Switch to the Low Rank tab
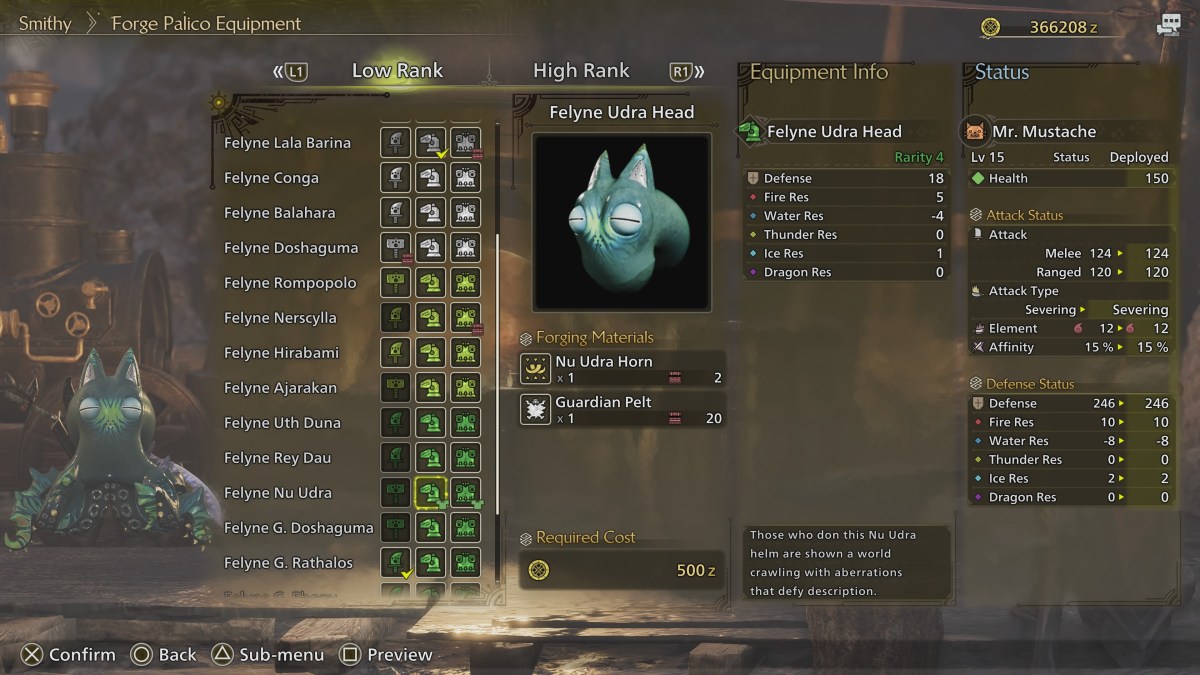The width and height of the screenshot is (1200, 675). pos(397,71)
